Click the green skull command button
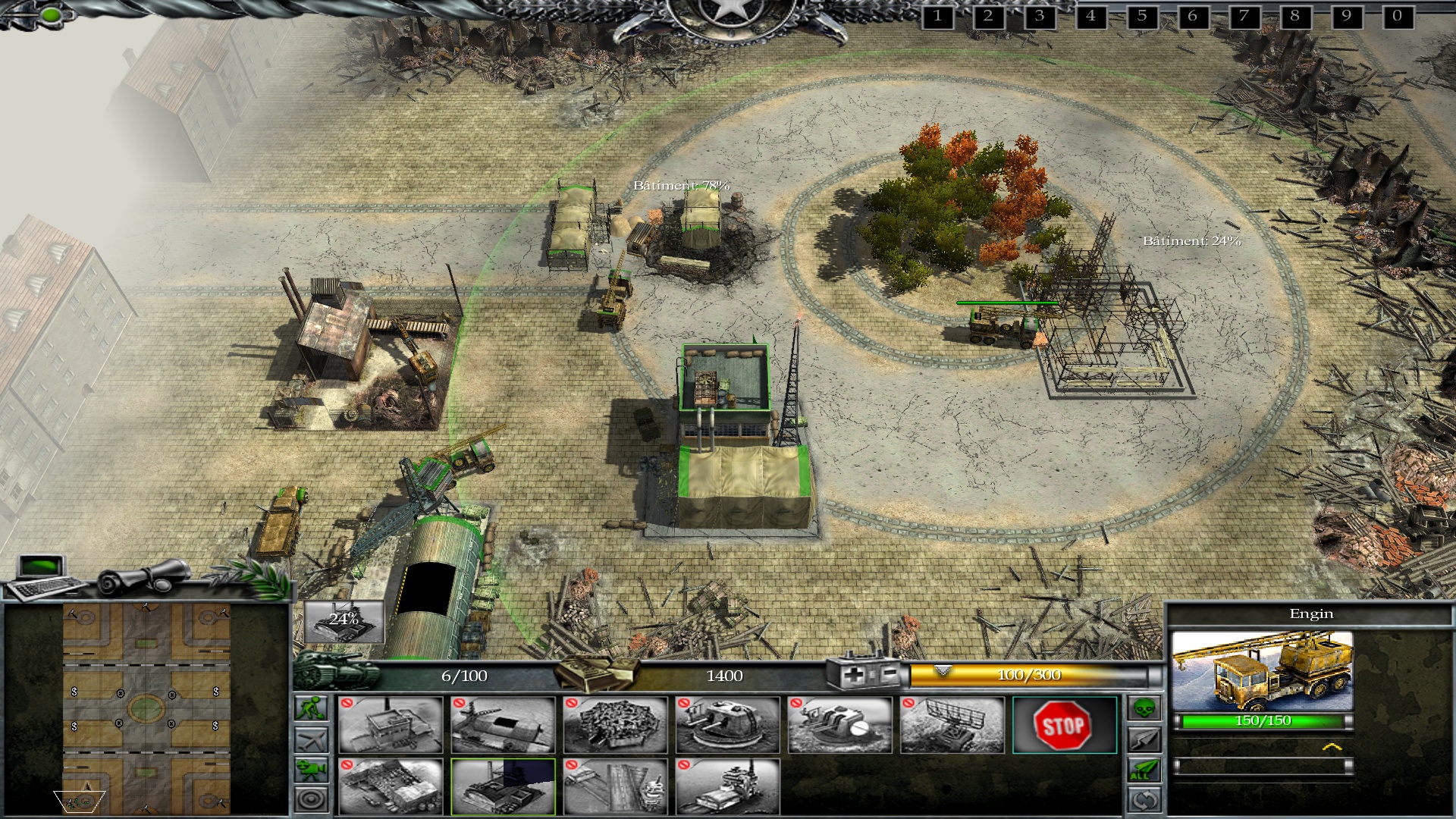The height and width of the screenshot is (819, 1456). tap(1144, 709)
